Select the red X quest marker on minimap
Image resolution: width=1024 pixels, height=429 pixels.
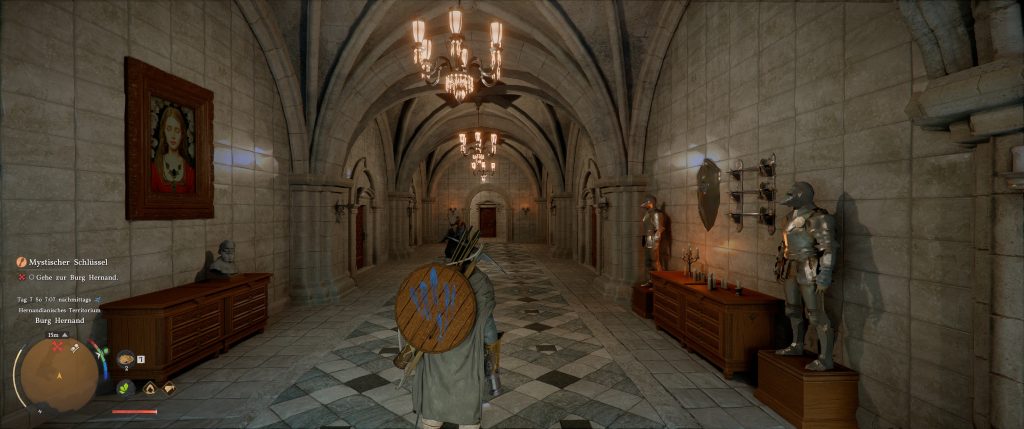pyautogui.click(x=58, y=346)
